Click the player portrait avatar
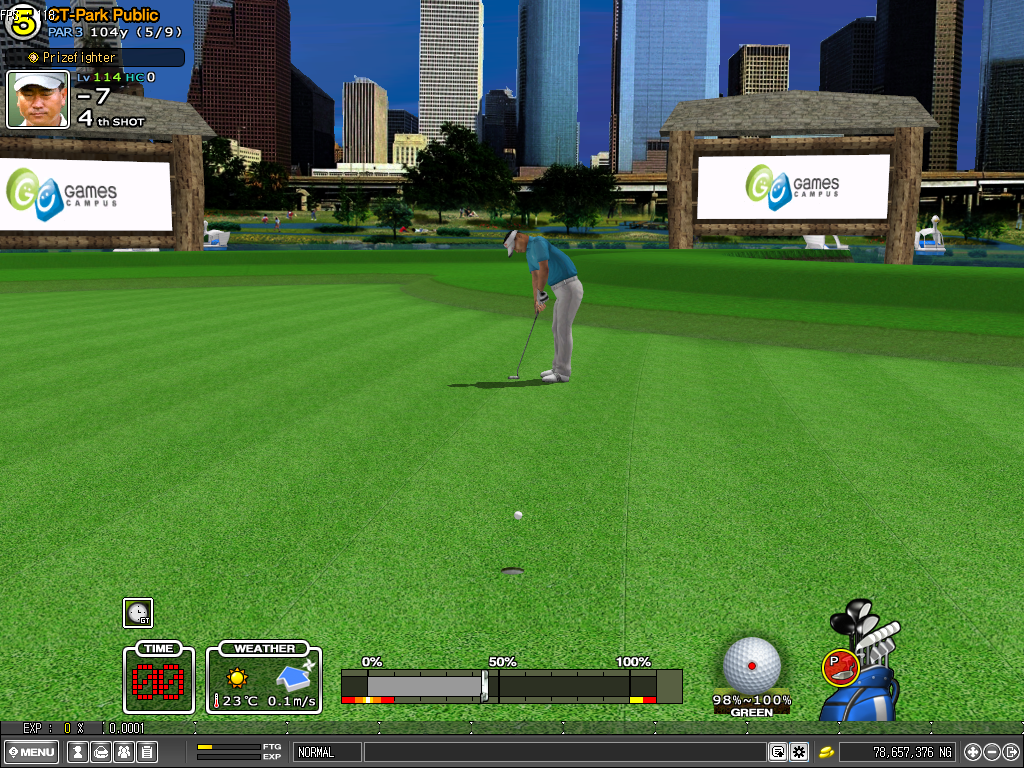The image size is (1024, 768). click(x=38, y=99)
